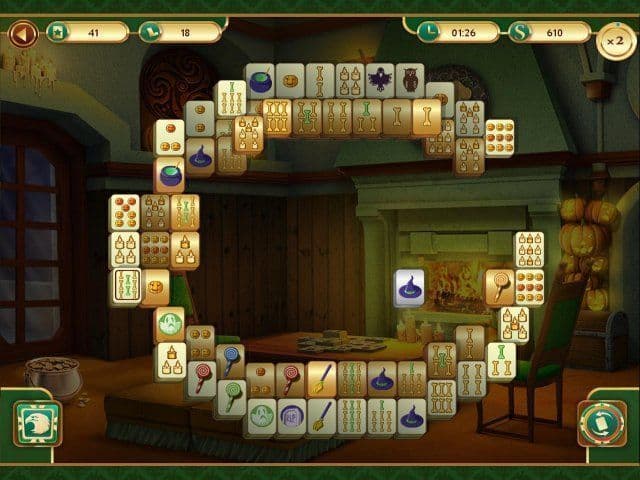Click the orange lollipop tile near the right chair
Image resolution: width=640 pixels, height=480 pixels.
tap(499, 287)
